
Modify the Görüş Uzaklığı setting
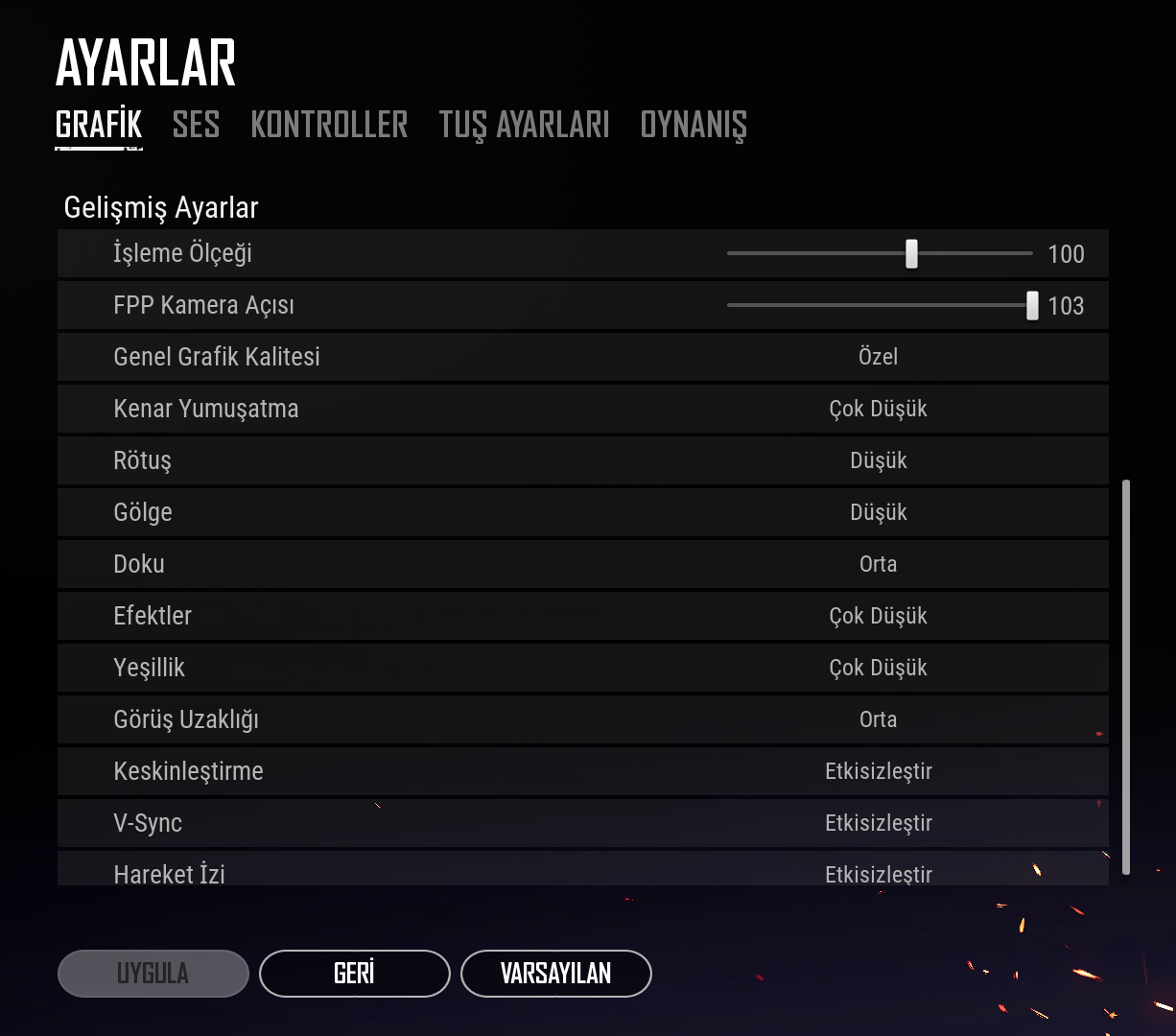[878, 719]
